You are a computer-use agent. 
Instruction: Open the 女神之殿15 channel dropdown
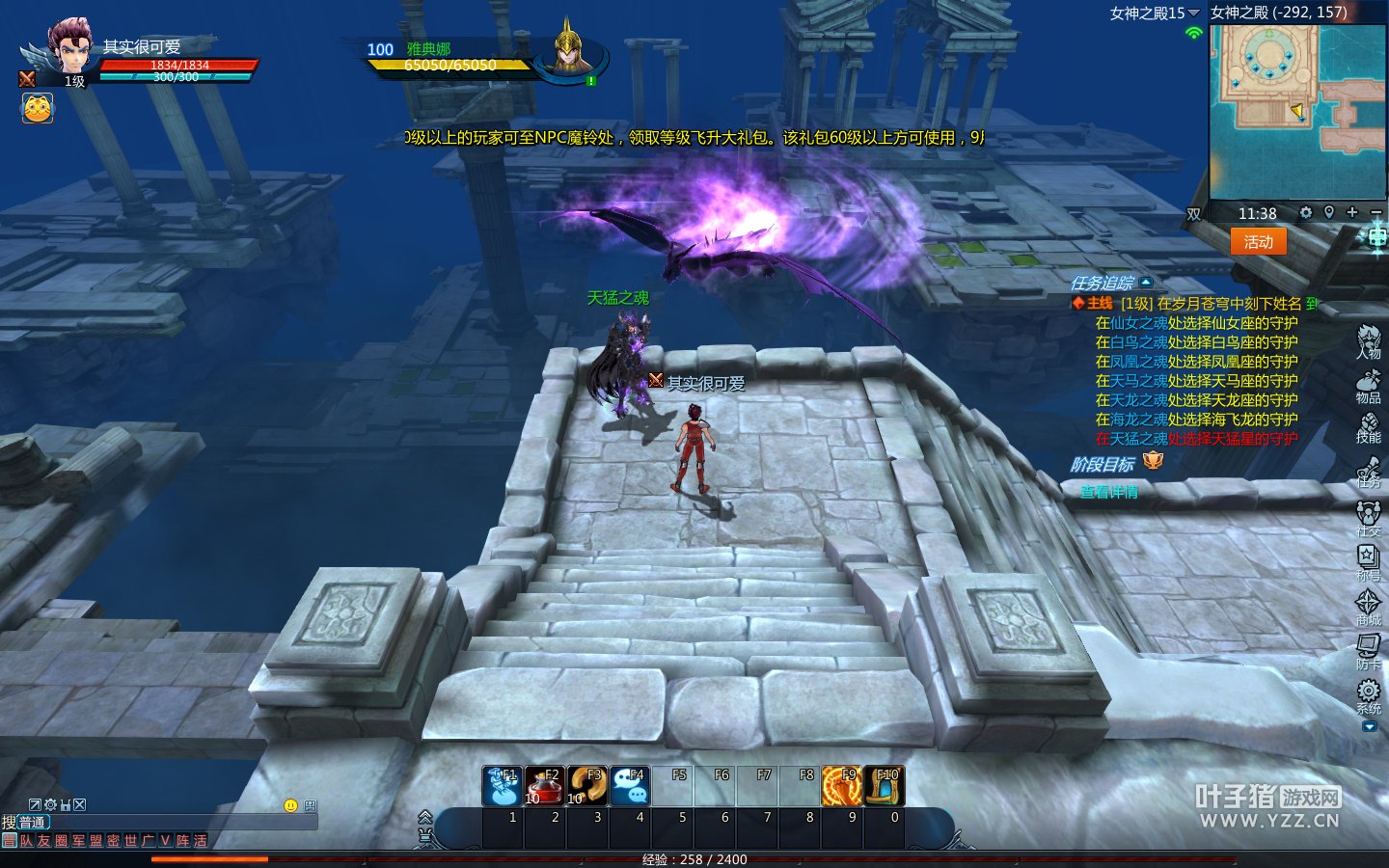click(x=1155, y=13)
